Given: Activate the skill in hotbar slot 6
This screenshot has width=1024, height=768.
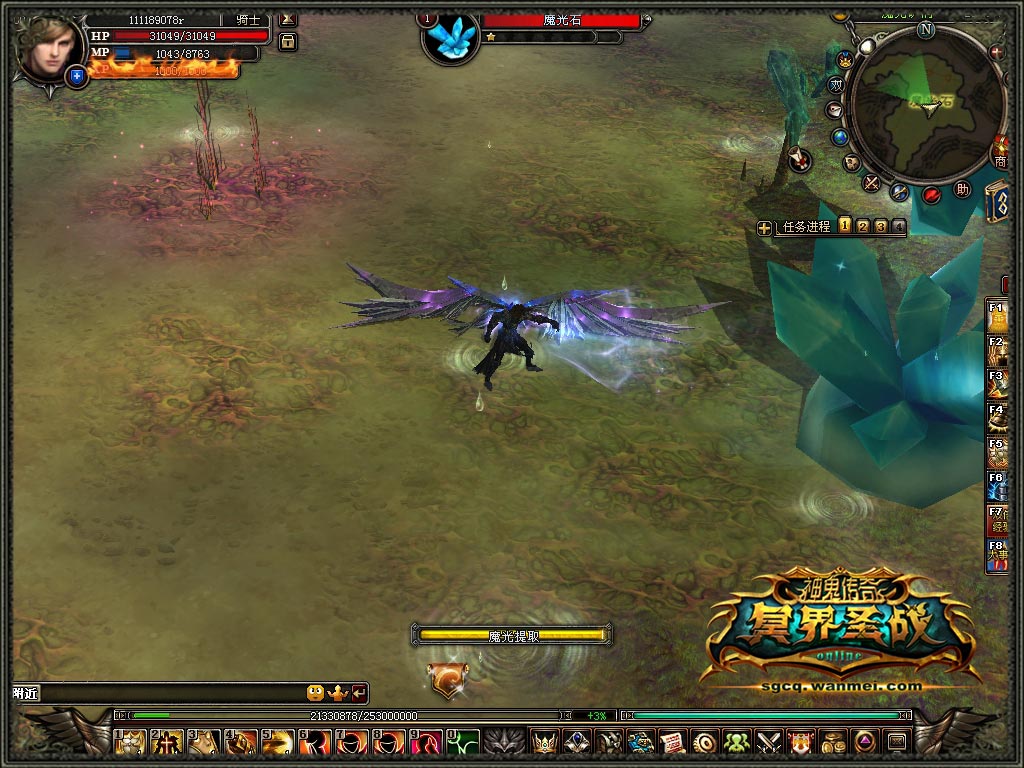Looking at the screenshot, I should (x=316, y=742).
